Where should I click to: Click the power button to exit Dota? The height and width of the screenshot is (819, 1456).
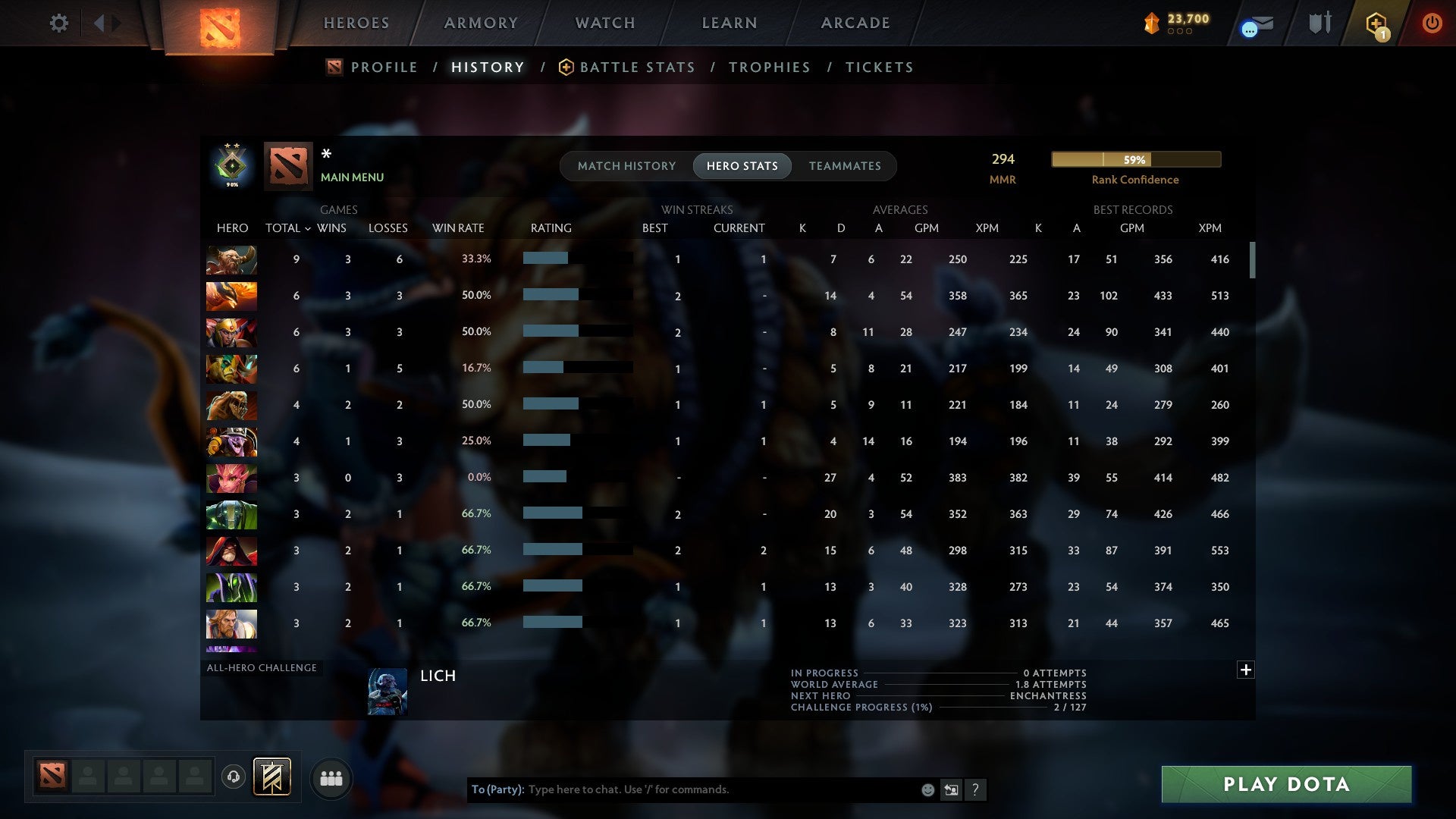coord(1432,24)
